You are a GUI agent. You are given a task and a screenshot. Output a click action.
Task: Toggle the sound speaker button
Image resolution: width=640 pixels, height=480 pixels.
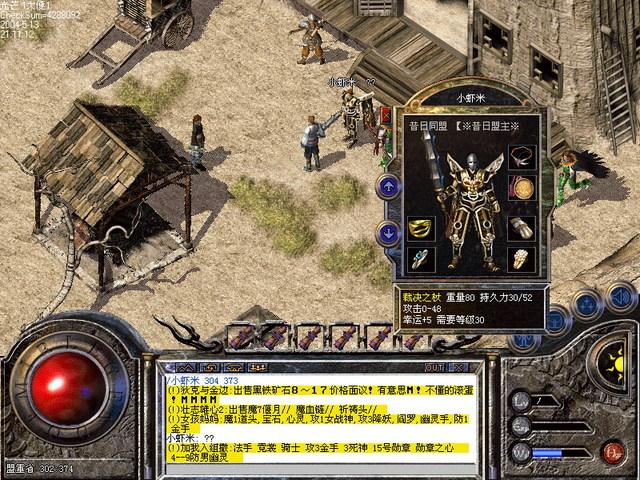pos(621,297)
